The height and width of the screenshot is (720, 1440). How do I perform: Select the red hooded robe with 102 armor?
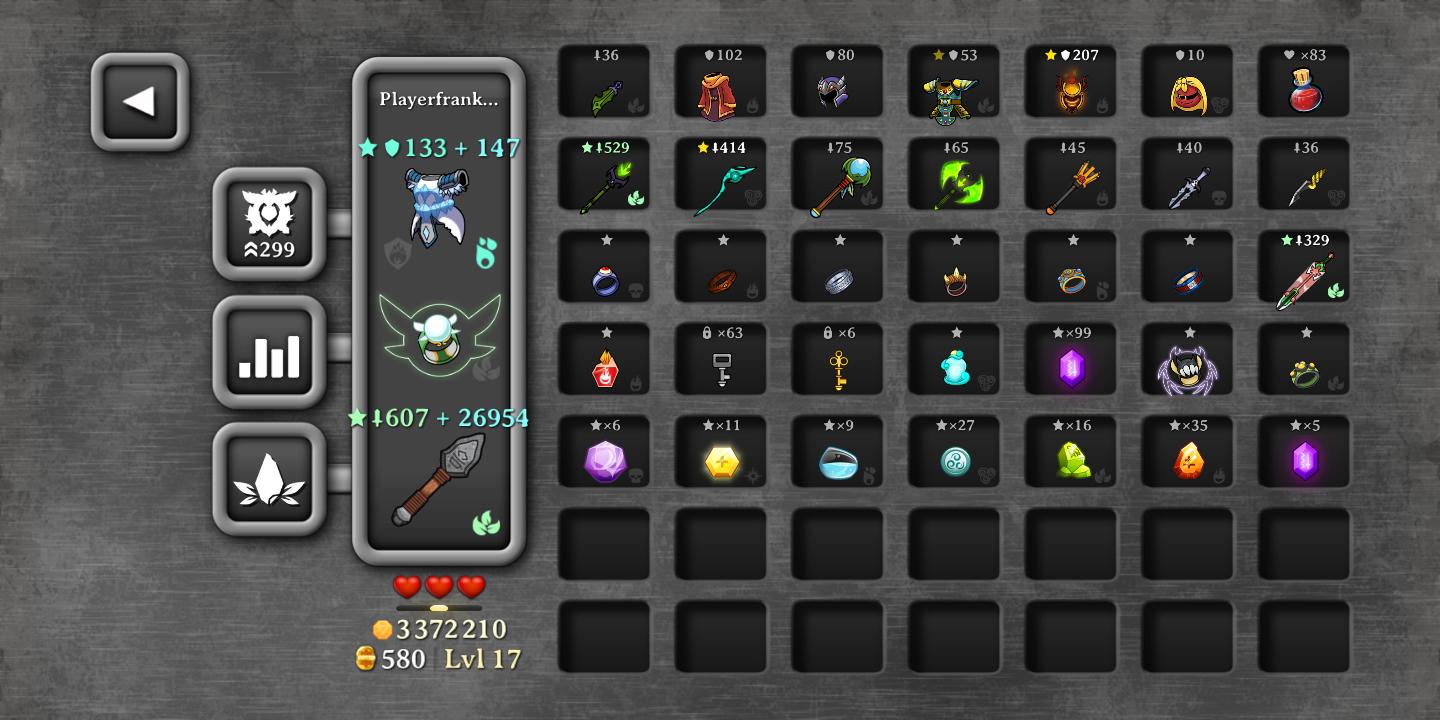pos(720,88)
